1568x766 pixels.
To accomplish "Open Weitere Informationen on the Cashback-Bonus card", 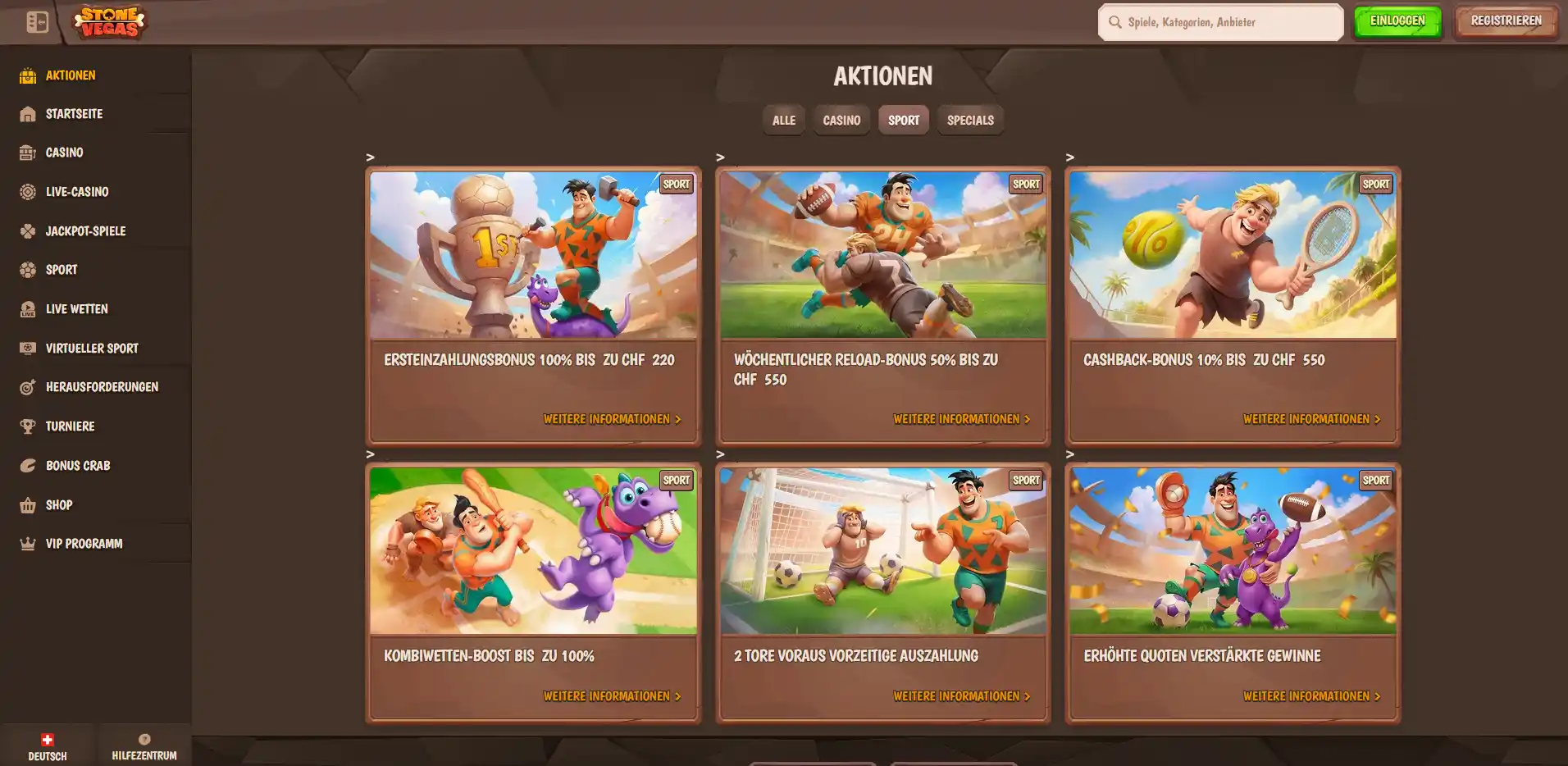I will (x=1310, y=419).
